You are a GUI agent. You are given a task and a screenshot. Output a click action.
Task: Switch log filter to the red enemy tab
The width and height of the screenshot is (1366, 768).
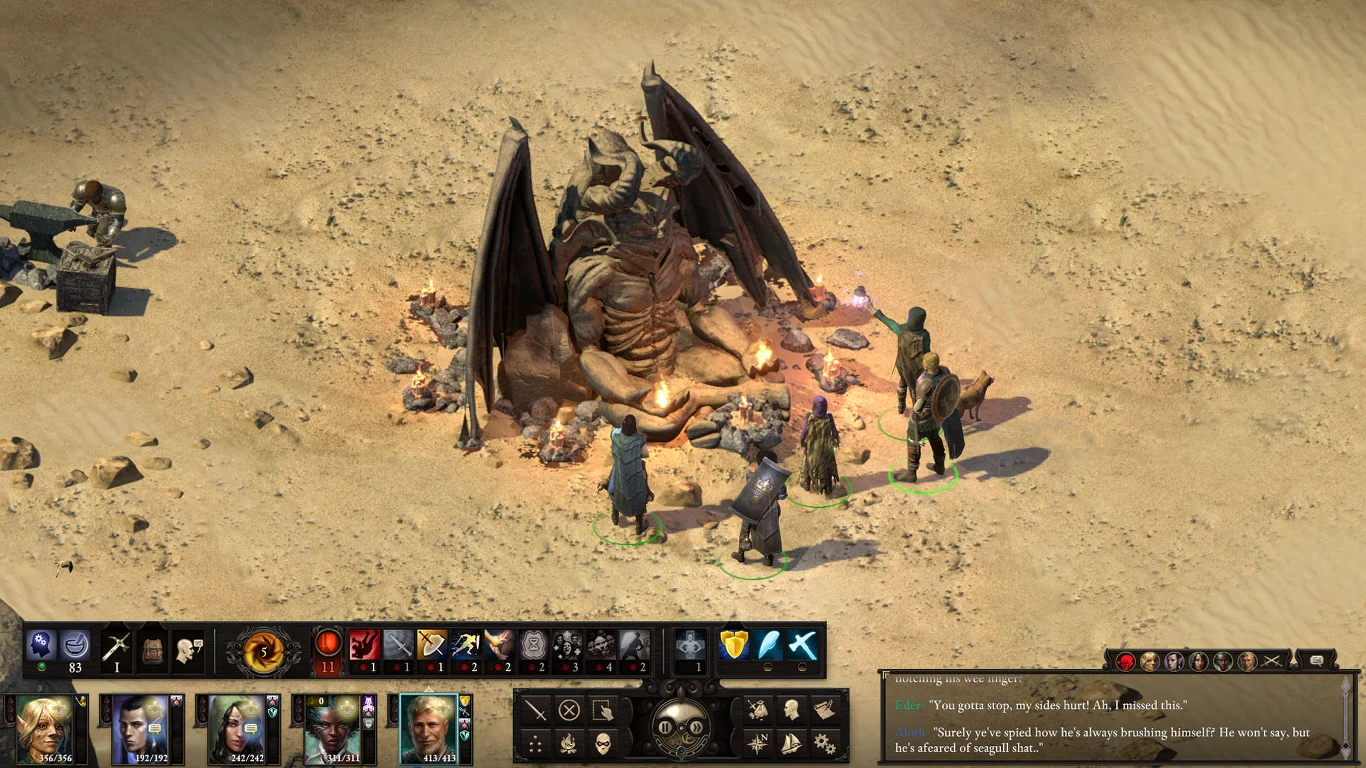coord(1125,661)
